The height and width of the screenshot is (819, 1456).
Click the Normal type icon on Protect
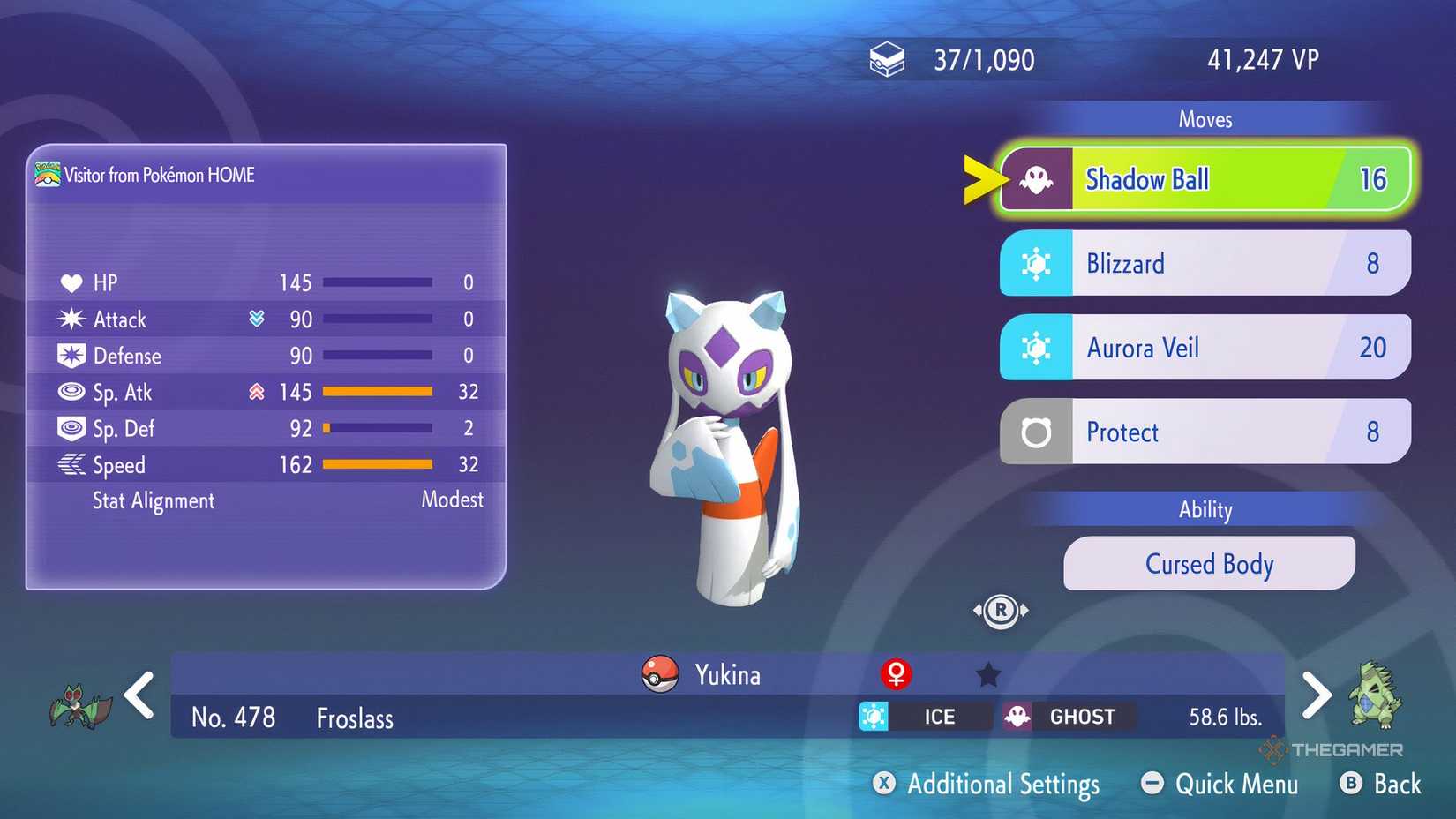1035,432
